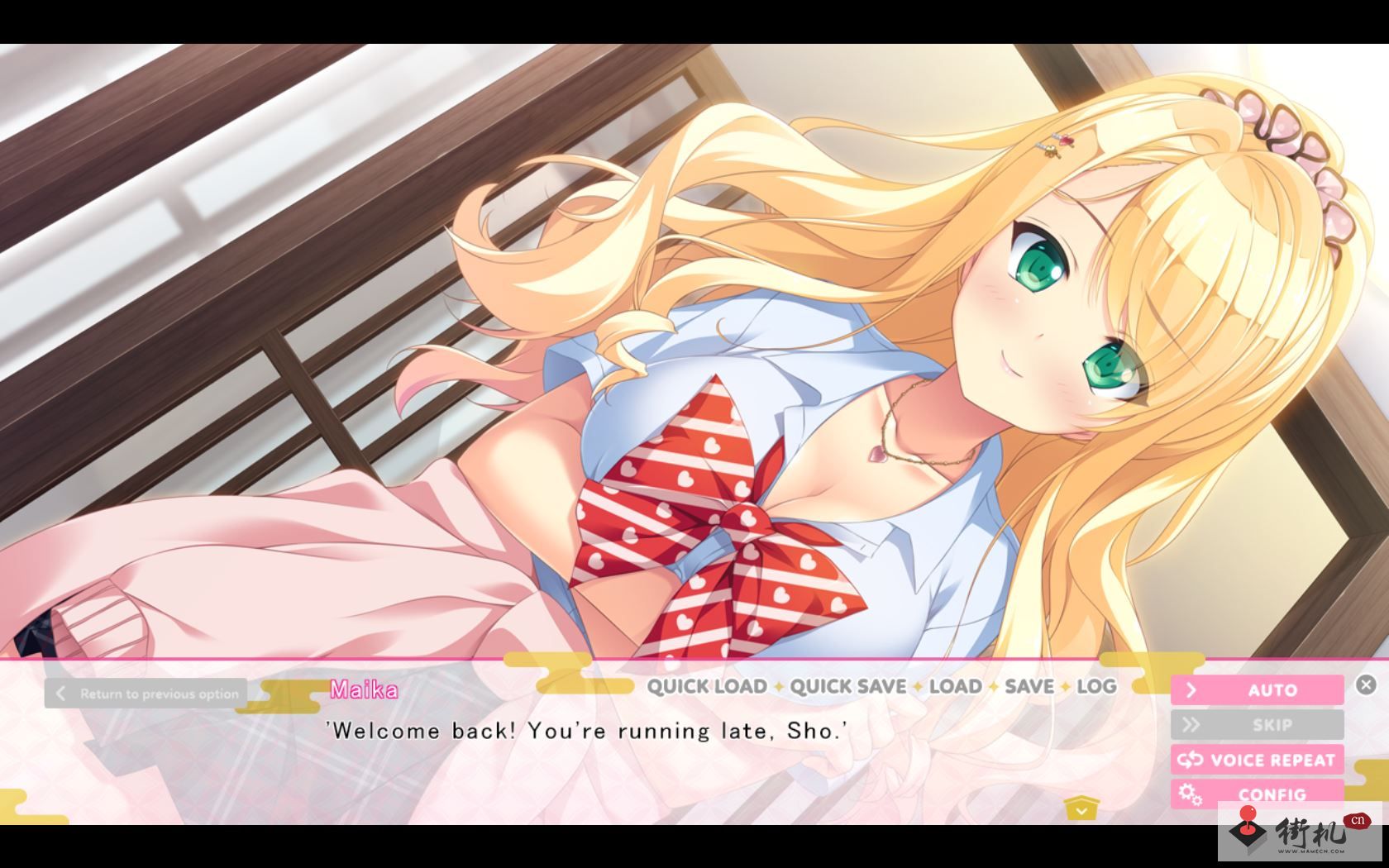This screenshot has height=868, width=1389.
Task: Open the Config settings
Action: [x=1257, y=794]
